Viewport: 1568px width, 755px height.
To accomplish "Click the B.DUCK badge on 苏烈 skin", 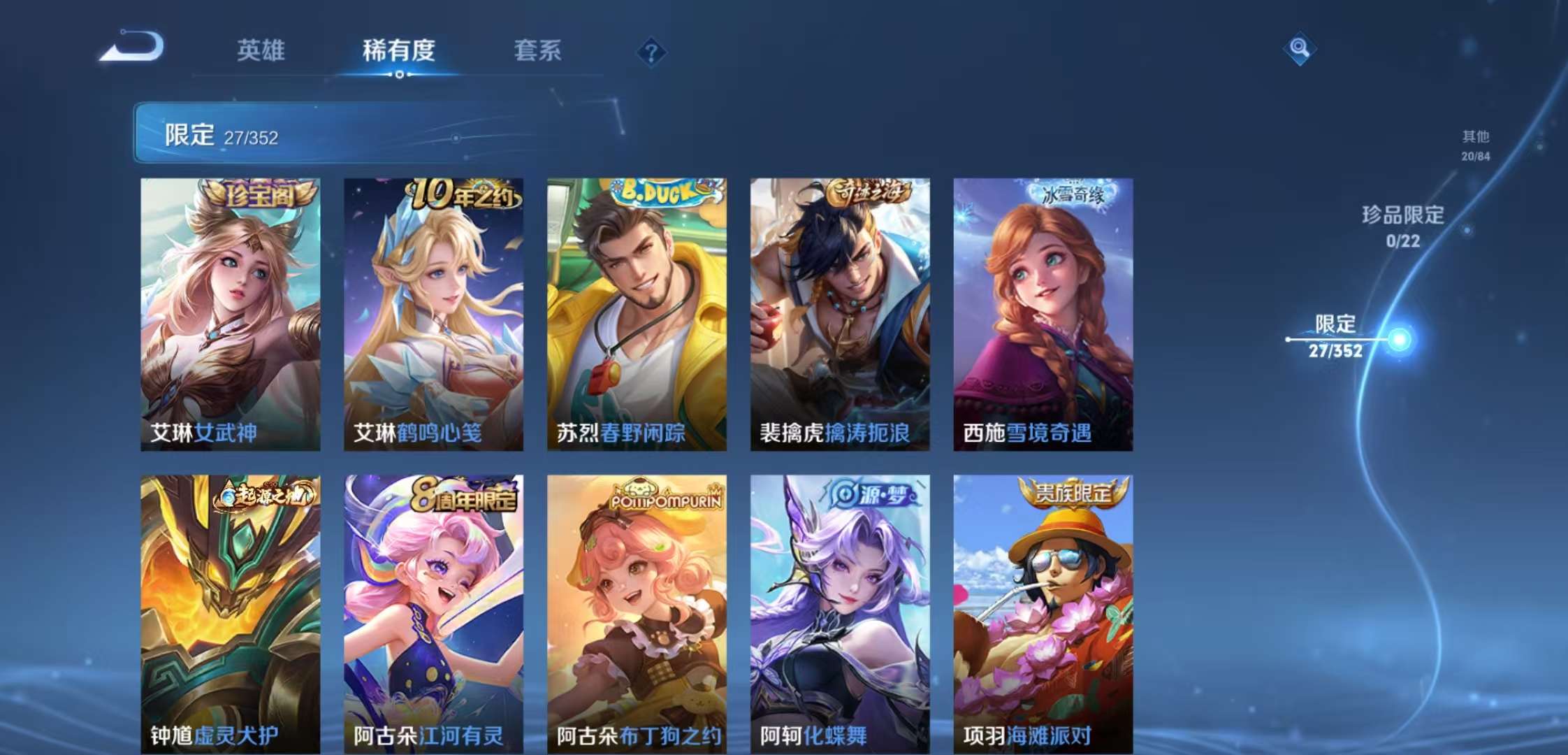I will point(655,192).
